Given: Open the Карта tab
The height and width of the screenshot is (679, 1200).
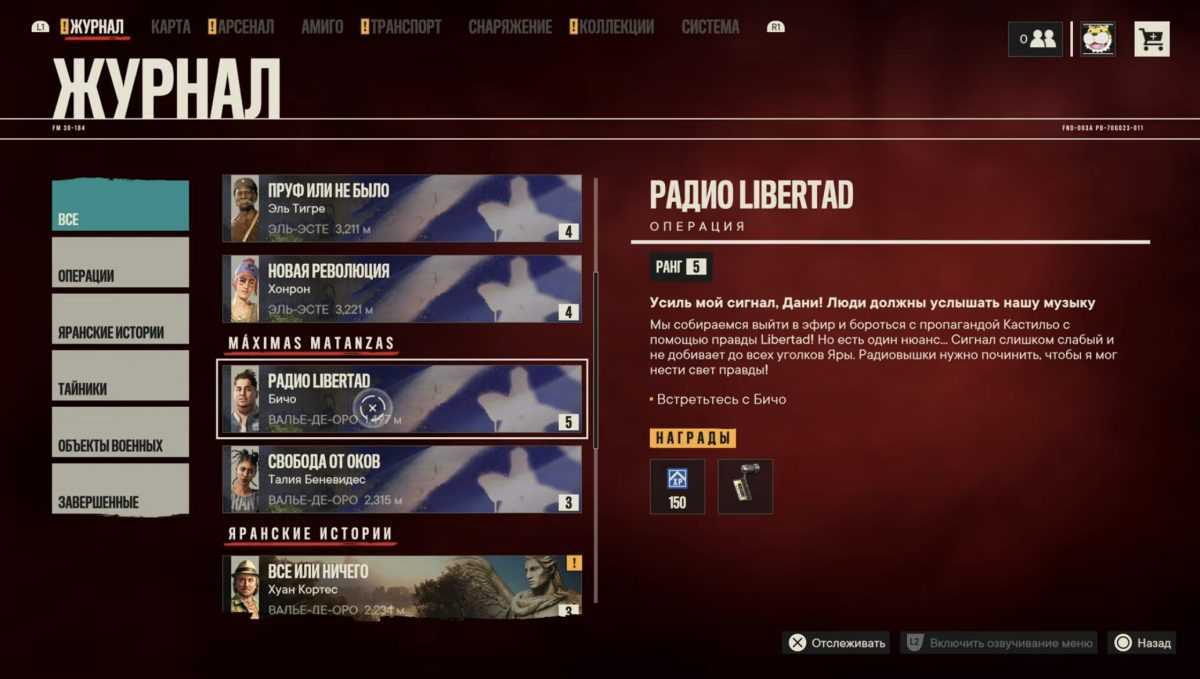Looking at the screenshot, I should [x=171, y=27].
